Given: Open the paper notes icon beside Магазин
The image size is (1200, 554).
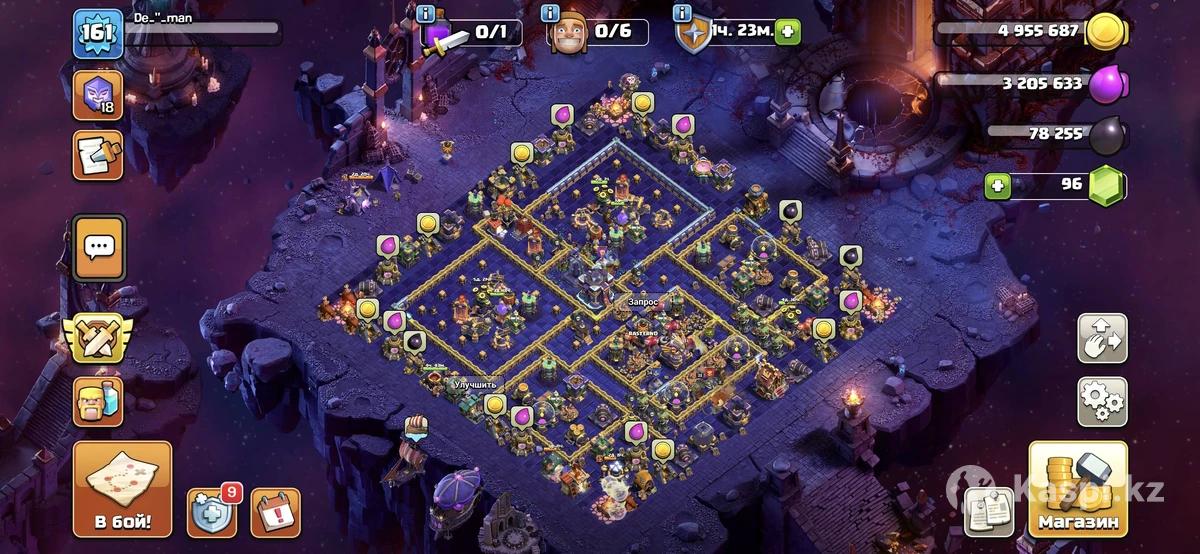Looking at the screenshot, I should (x=988, y=512).
